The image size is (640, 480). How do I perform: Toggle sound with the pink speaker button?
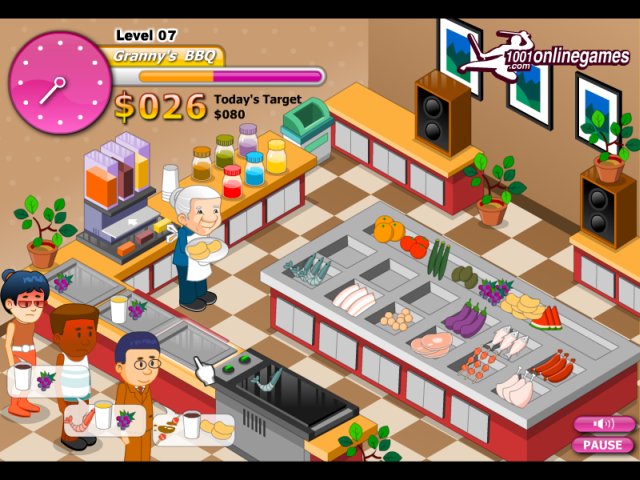[x=603, y=424]
